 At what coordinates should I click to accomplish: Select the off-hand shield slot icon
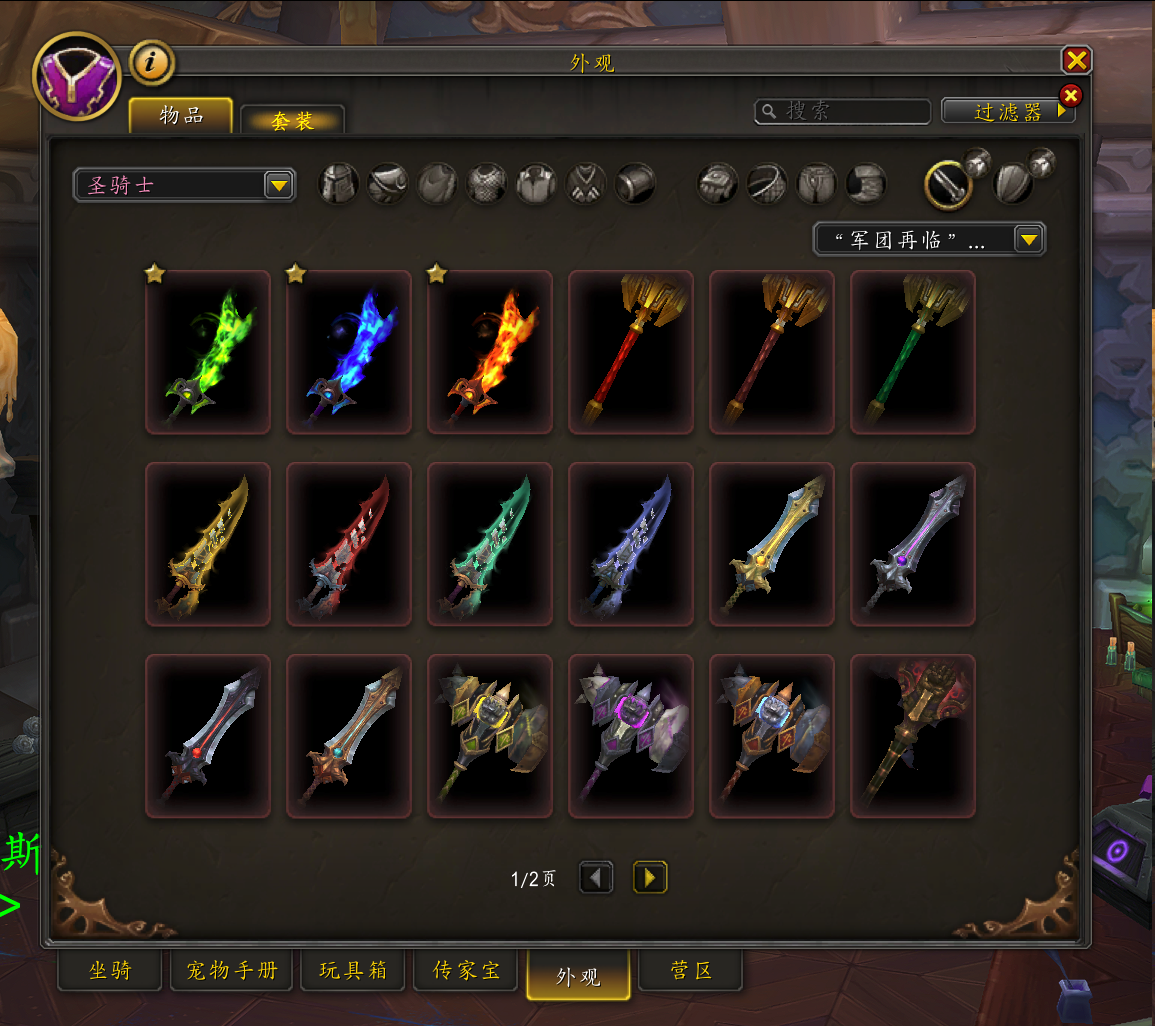click(1014, 184)
